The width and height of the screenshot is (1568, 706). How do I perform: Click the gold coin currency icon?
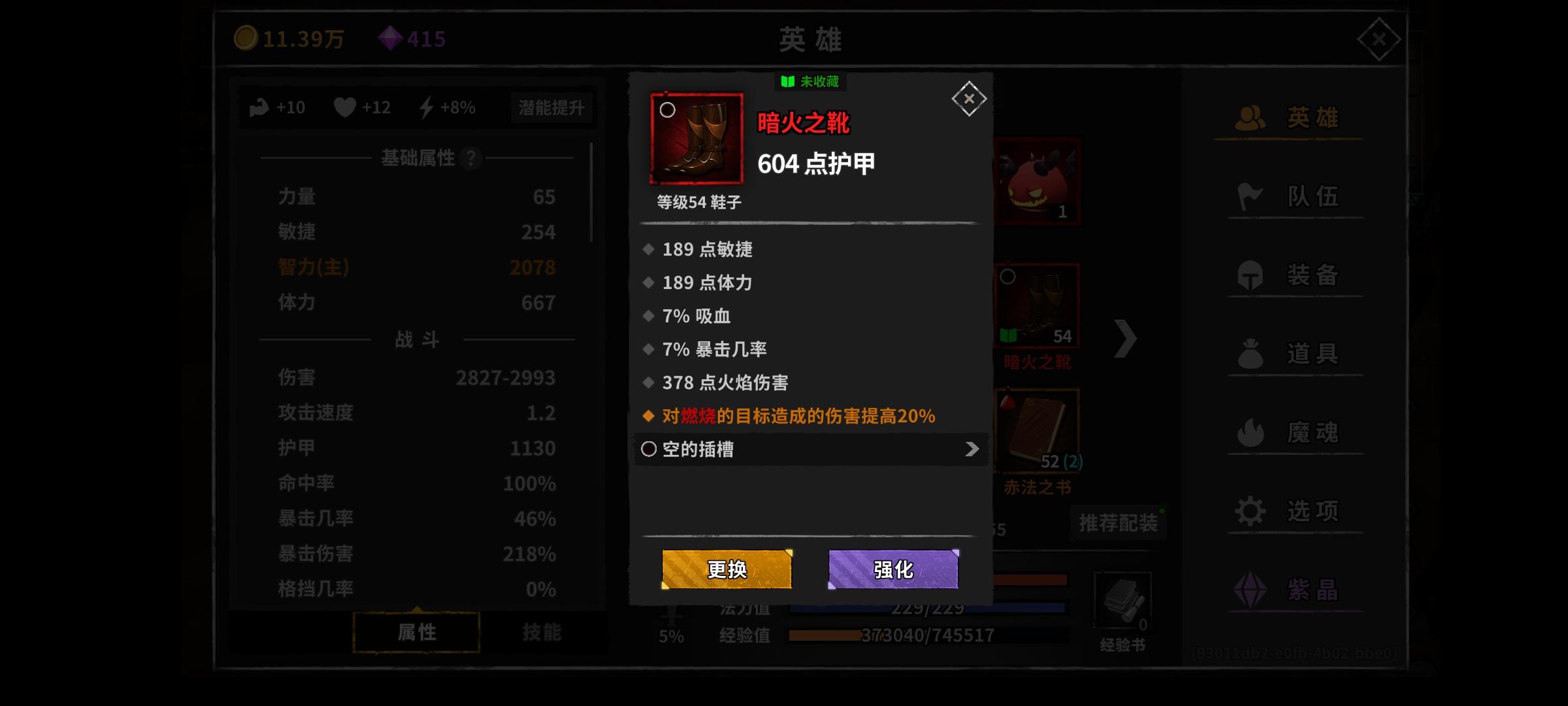click(x=247, y=38)
